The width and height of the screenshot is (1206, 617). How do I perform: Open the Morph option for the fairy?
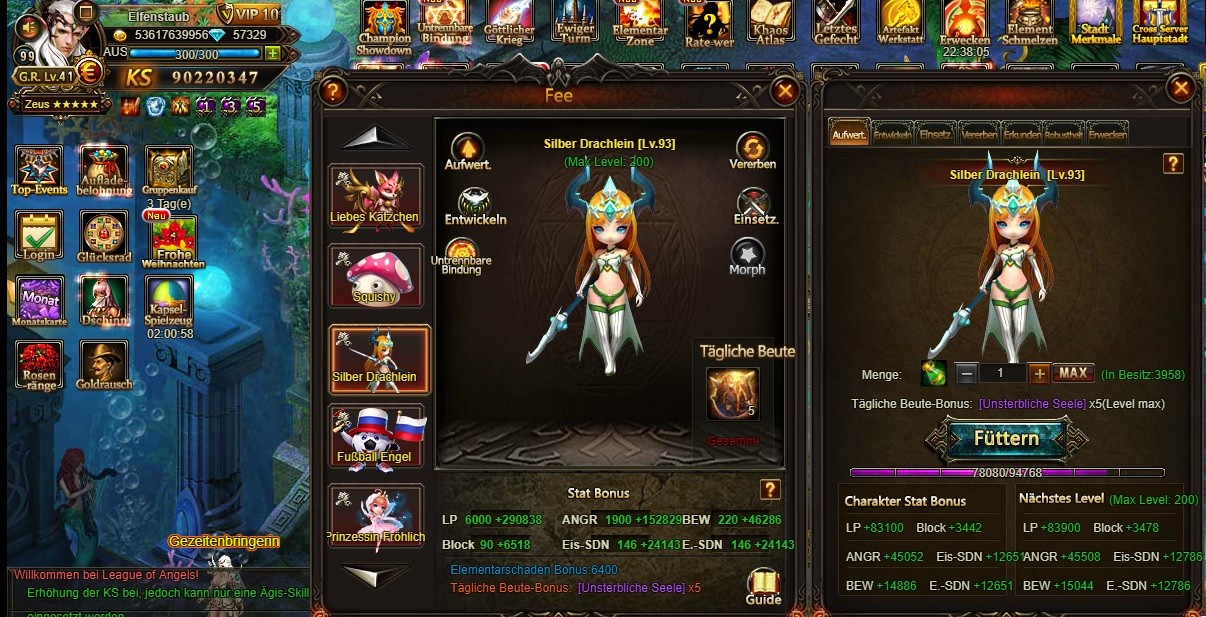tap(747, 256)
